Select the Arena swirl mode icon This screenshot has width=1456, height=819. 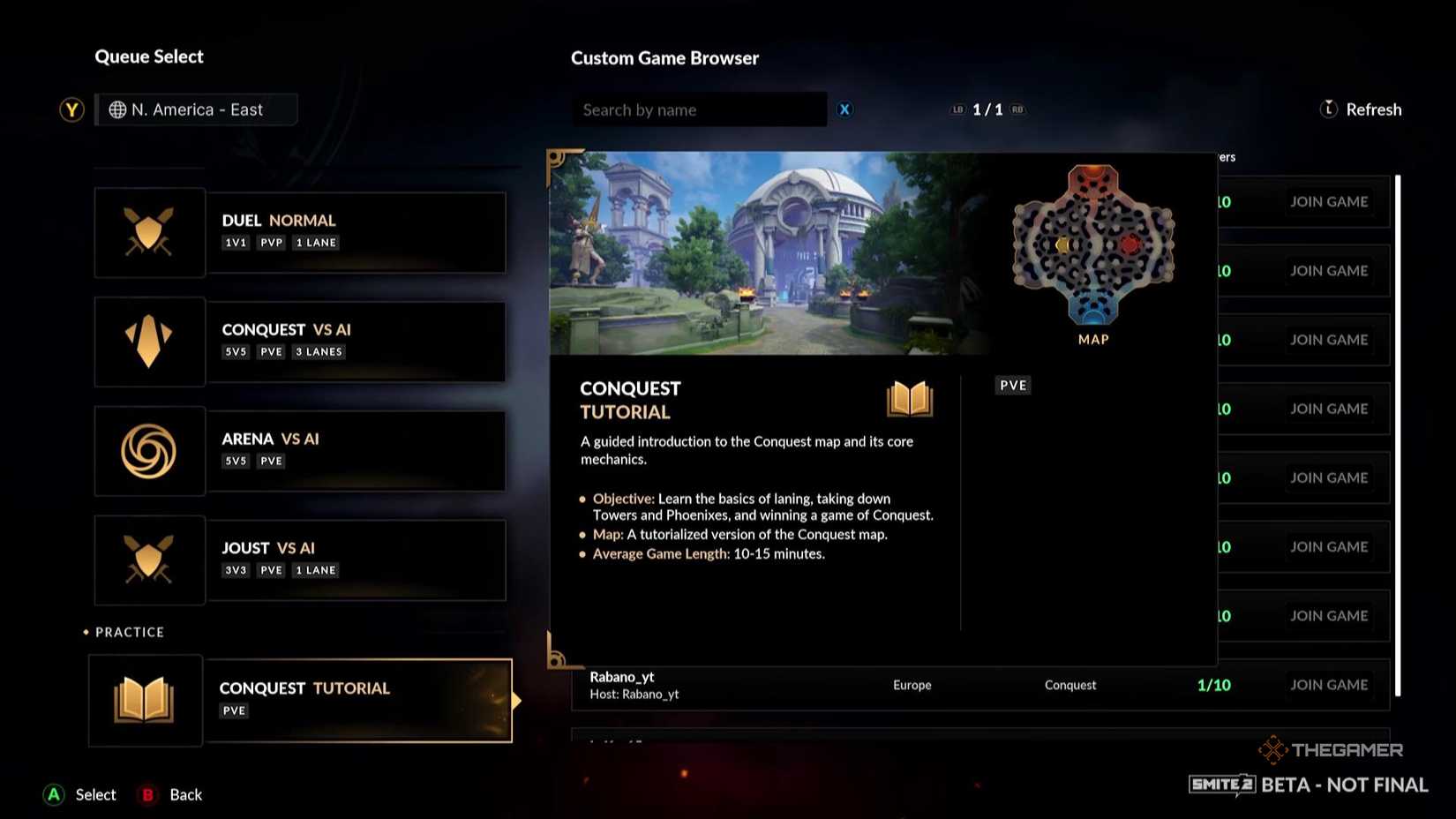pyautogui.click(x=148, y=450)
